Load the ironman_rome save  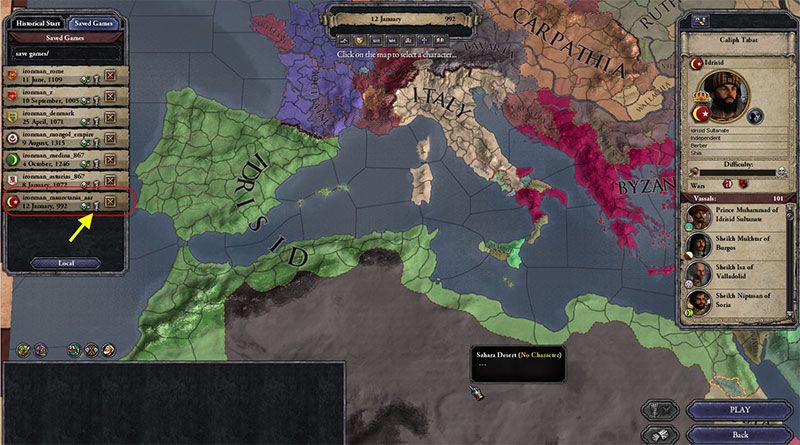point(44,74)
